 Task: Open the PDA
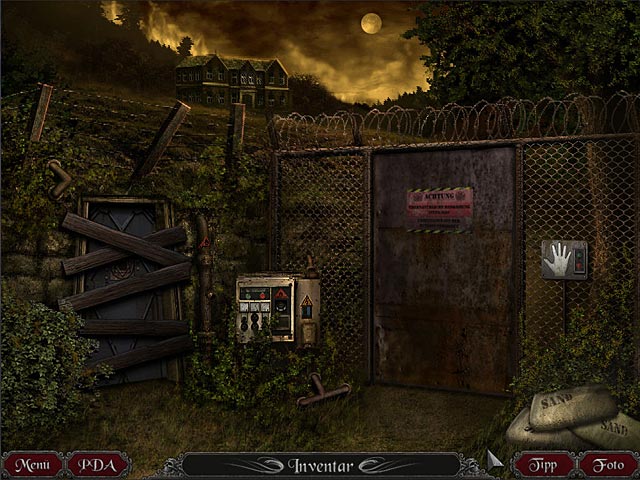pyautogui.click(x=98, y=465)
